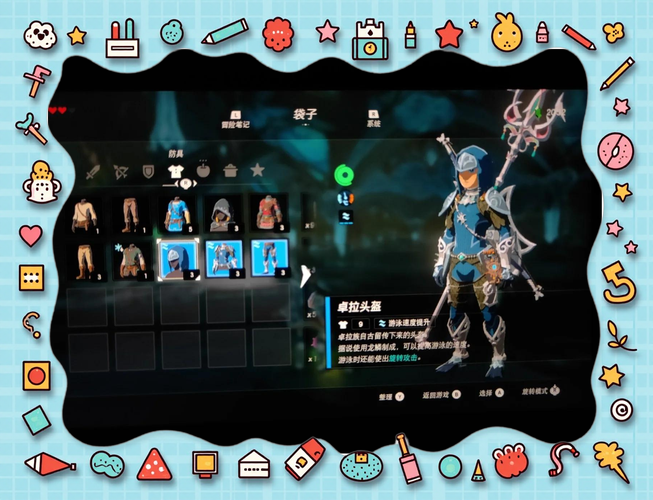The height and width of the screenshot is (500, 653).
Task: Select the gray Hylian Hood slot
Action: [x=222, y=214]
